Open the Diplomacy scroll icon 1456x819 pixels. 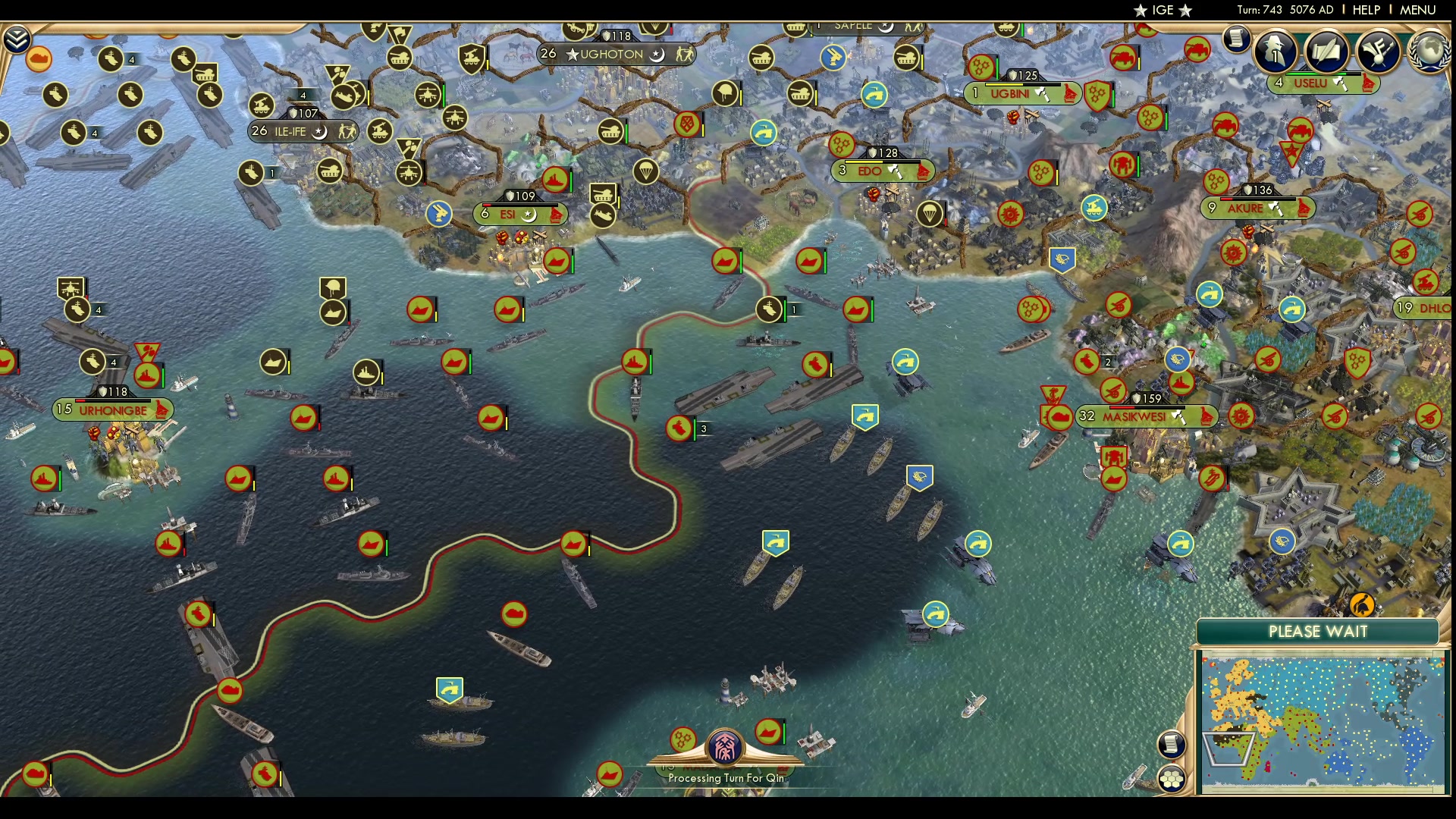point(1328,49)
